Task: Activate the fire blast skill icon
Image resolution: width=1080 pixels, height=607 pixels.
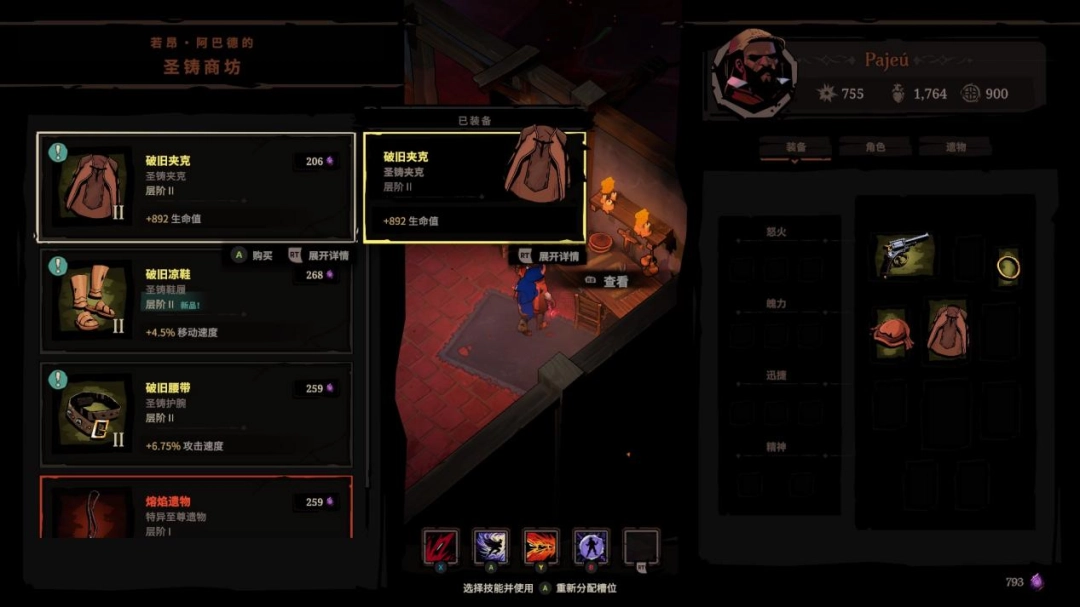Action: click(541, 546)
